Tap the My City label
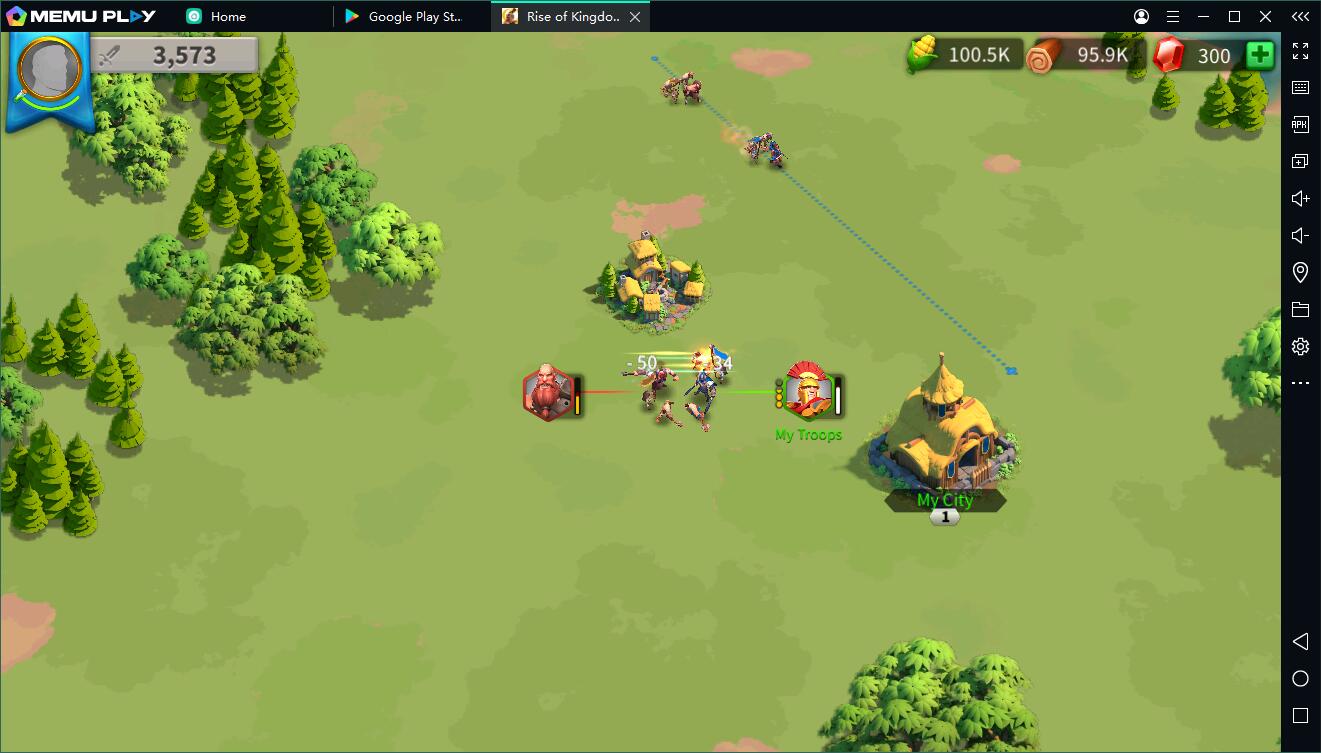Screen dimensions: 1321x753 (945, 500)
